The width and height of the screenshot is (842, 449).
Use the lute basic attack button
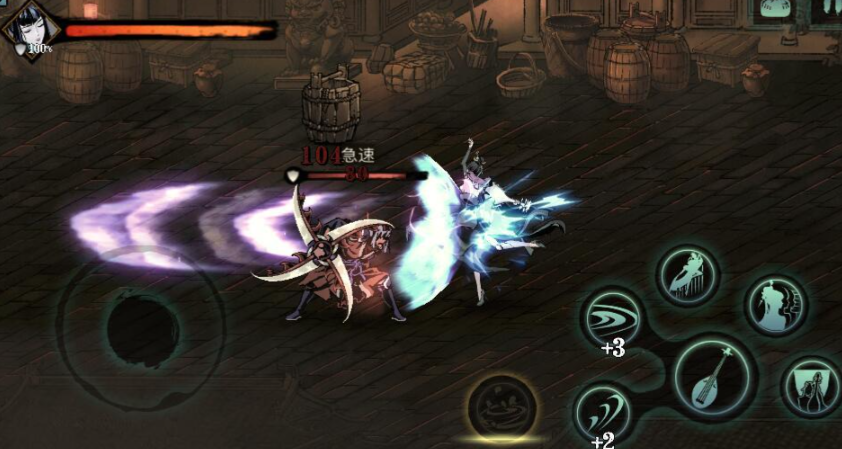tap(714, 376)
